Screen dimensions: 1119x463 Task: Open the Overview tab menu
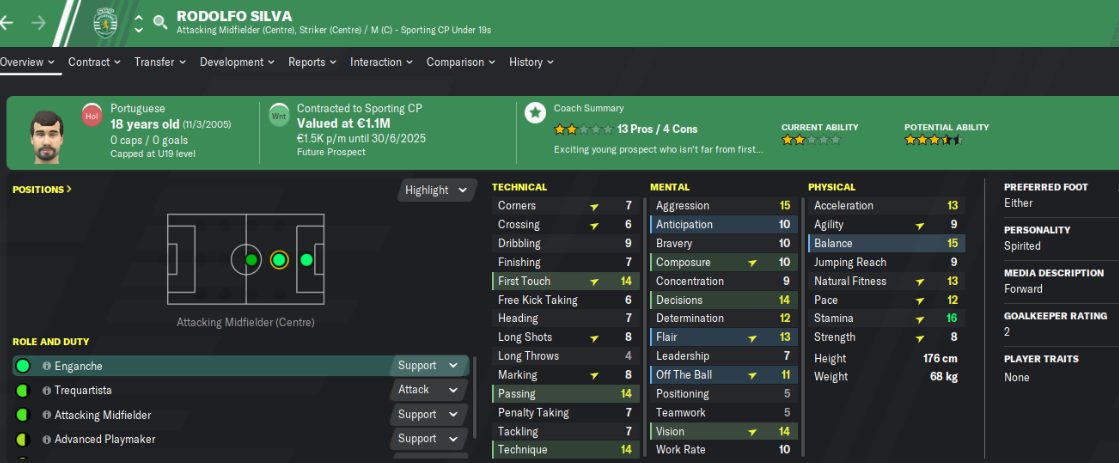tap(27, 62)
